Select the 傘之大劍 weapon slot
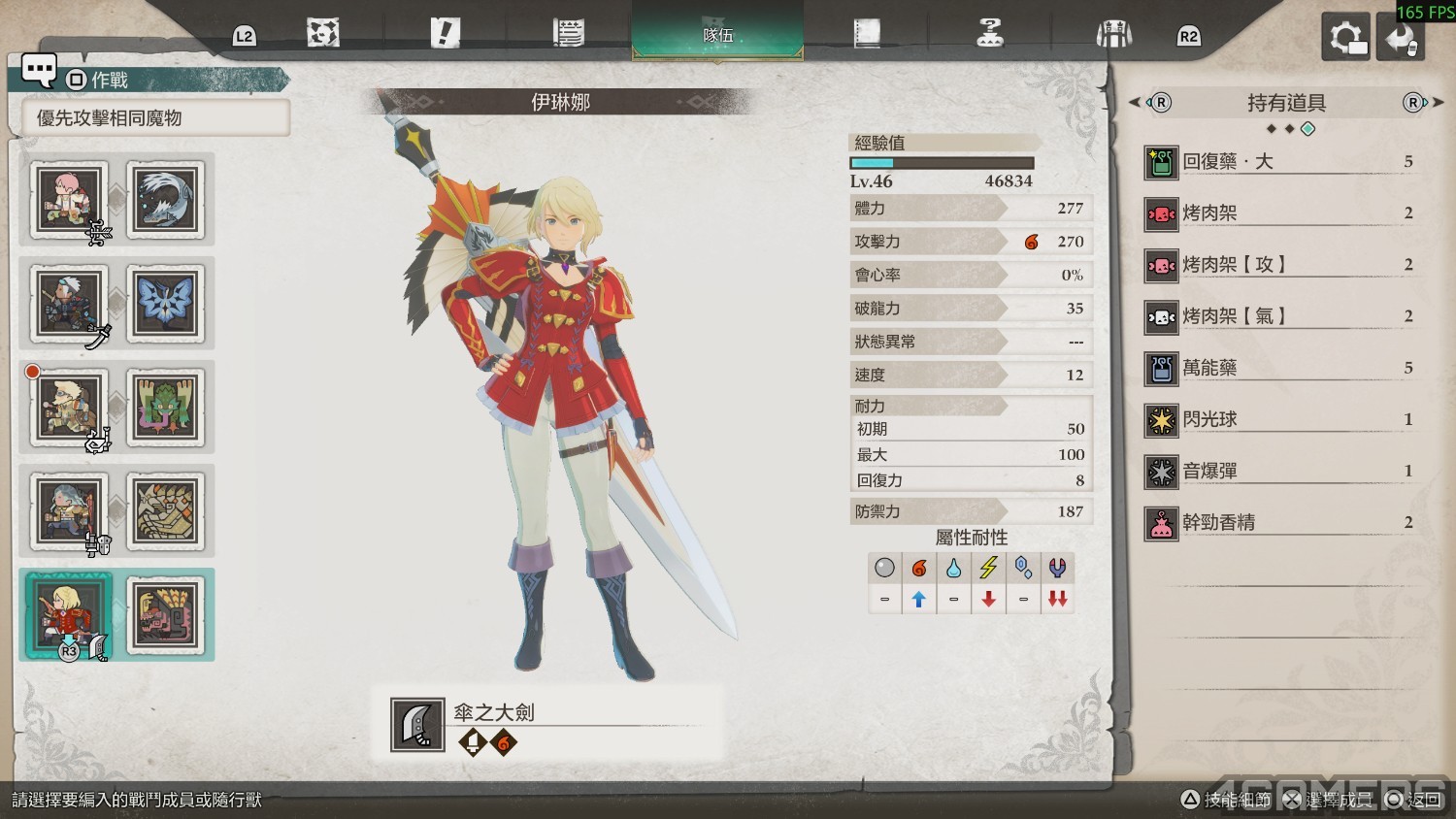The width and height of the screenshot is (1456, 819). 548,725
